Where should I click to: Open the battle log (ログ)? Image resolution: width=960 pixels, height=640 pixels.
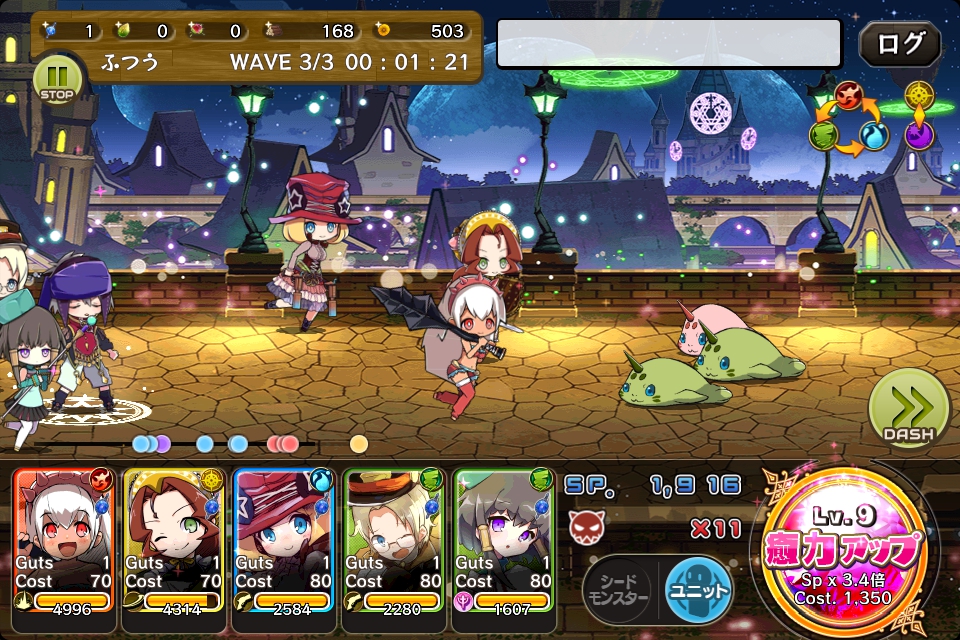point(899,45)
